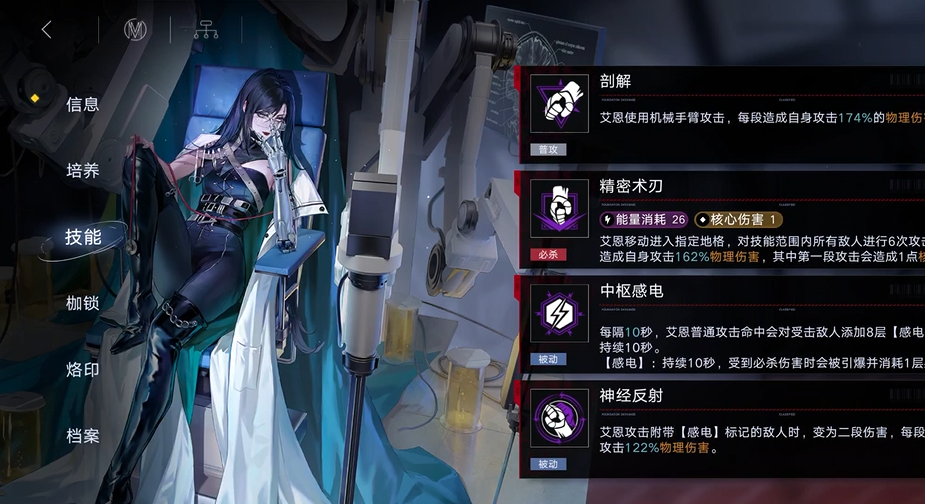Open the hierarchy tree icon
The image size is (925, 504).
point(205,30)
